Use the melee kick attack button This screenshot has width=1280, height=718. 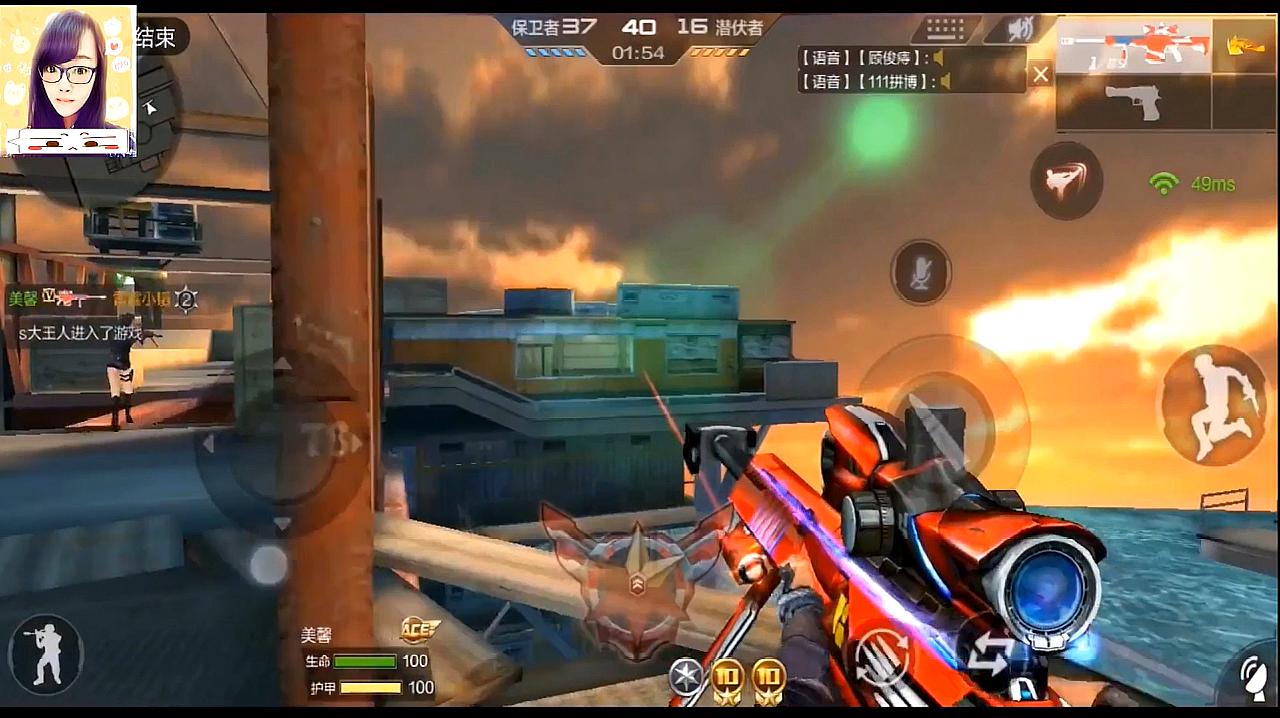(1066, 181)
